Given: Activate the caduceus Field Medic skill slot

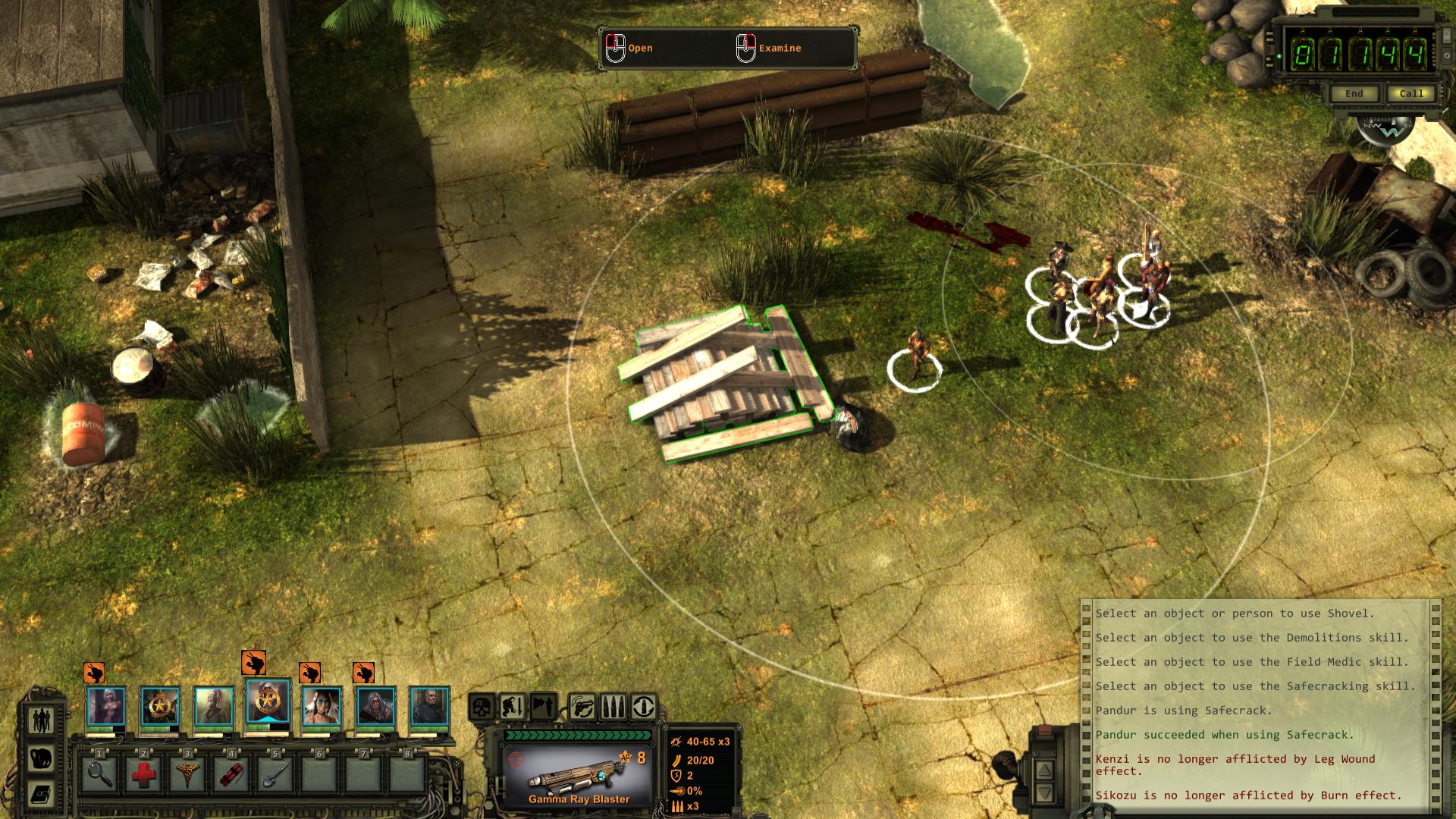Looking at the screenshot, I should (187, 774).
